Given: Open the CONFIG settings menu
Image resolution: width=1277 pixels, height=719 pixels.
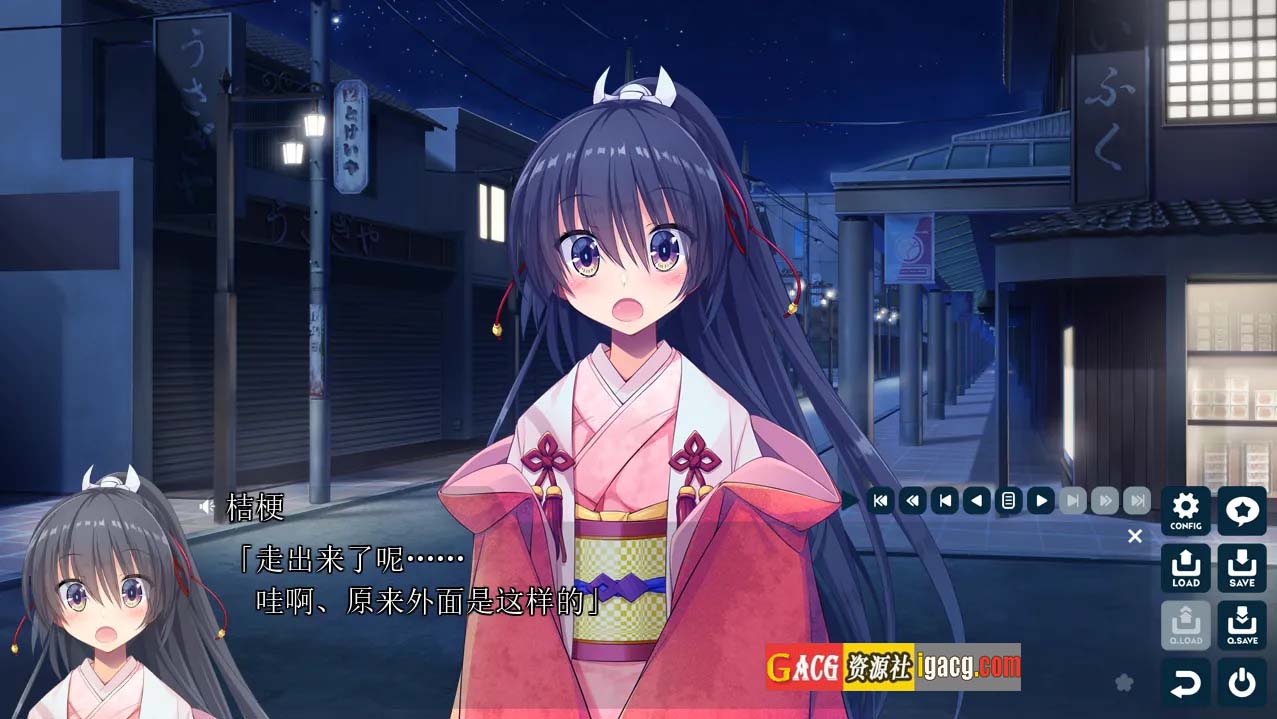Looking at the screenshot, I should 1185,511.
